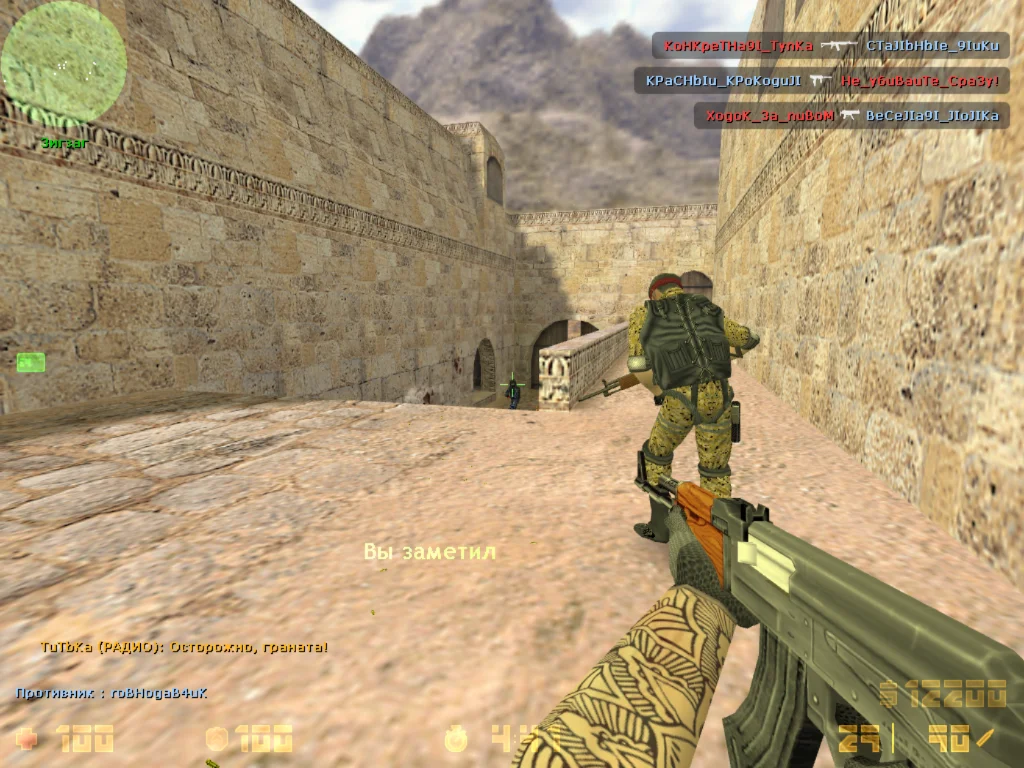Image resolution: width=1024 pixels, height=768 pixels.
Task: Select the KPaCHbIu_KPoKoguJI kill feed row
Action: coord(821,81)
